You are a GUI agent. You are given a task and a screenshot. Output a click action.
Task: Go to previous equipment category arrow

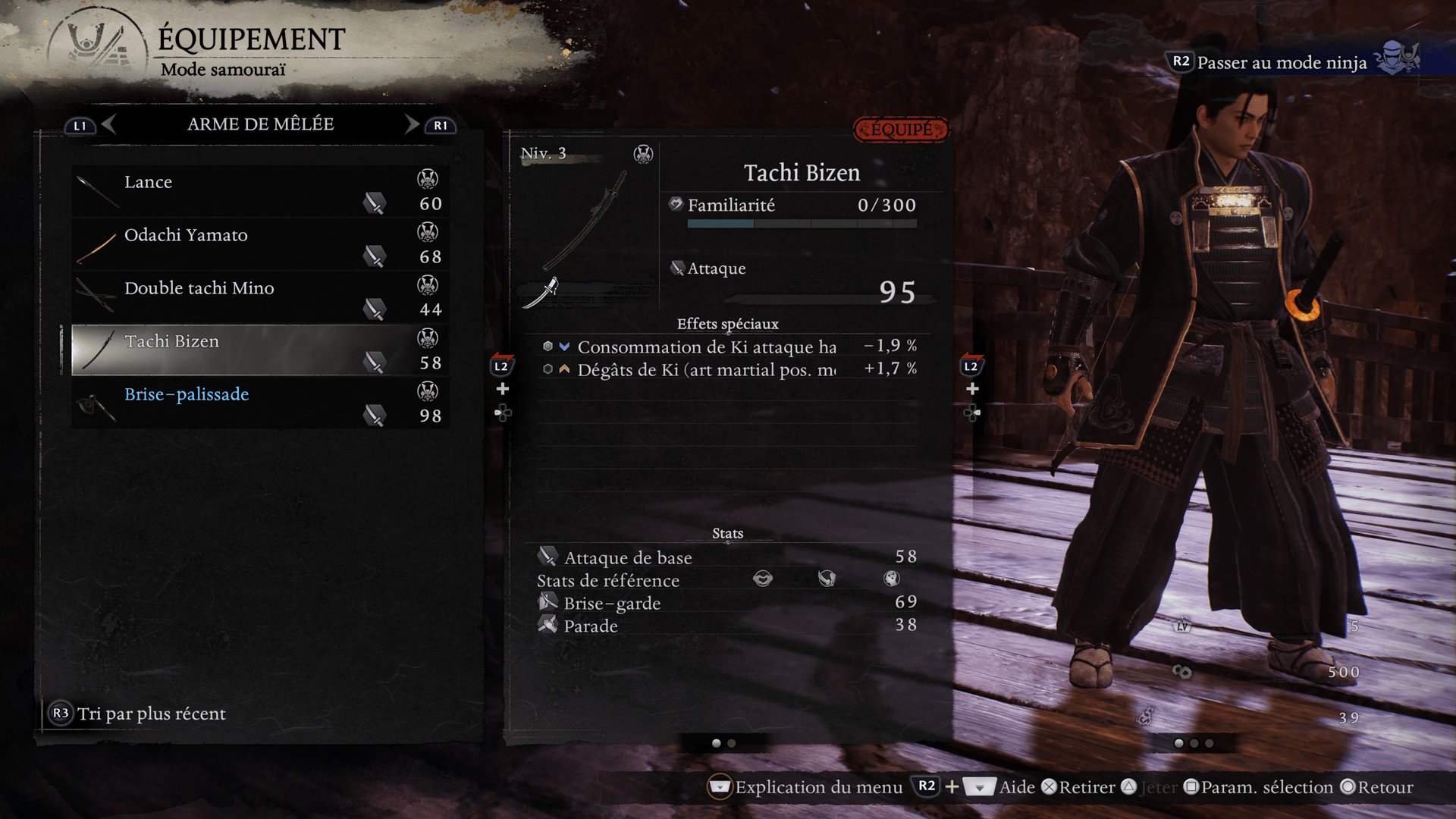[x=108, y=124]
